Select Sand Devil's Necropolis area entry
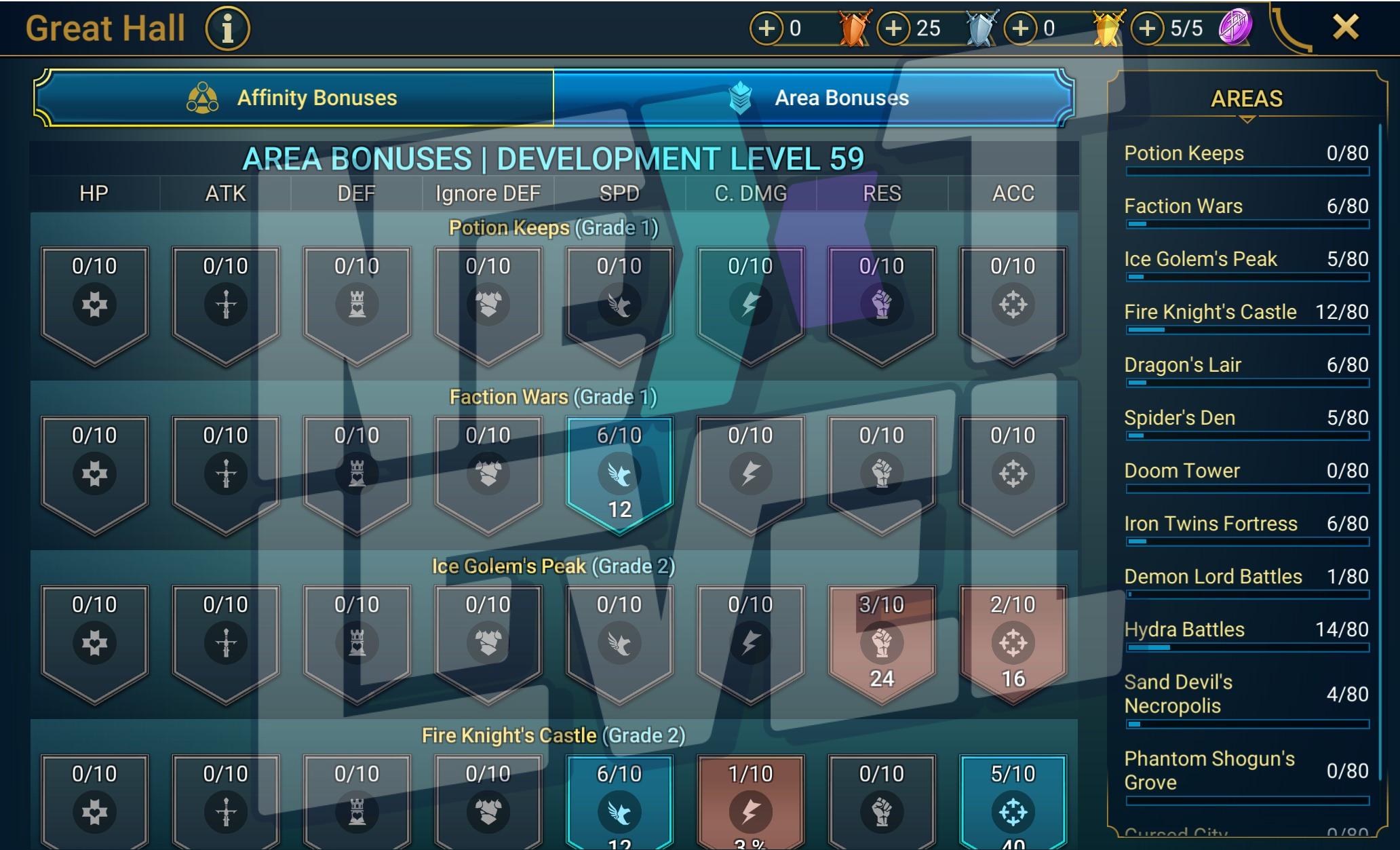The image size is (1400, 850). click(1246, 694)
